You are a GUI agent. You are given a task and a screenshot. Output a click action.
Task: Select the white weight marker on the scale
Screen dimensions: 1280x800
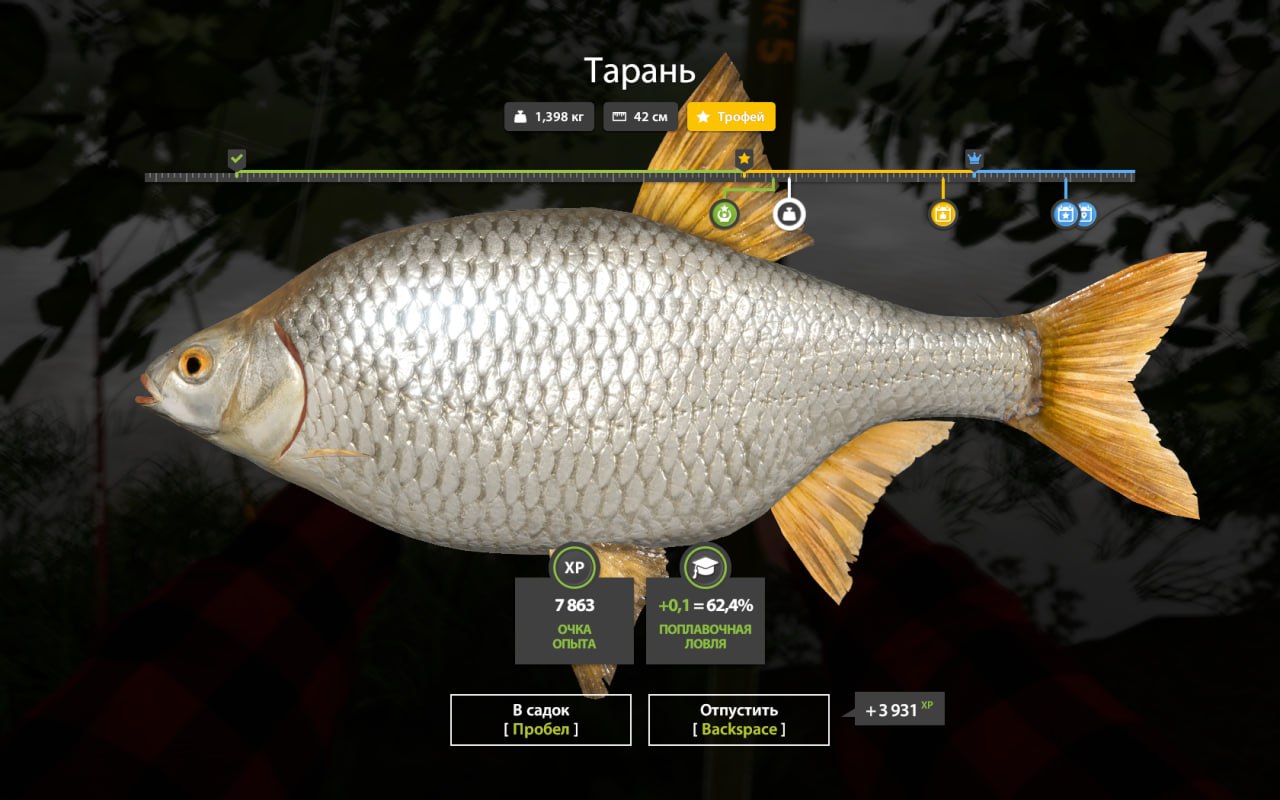click(789, 214)
